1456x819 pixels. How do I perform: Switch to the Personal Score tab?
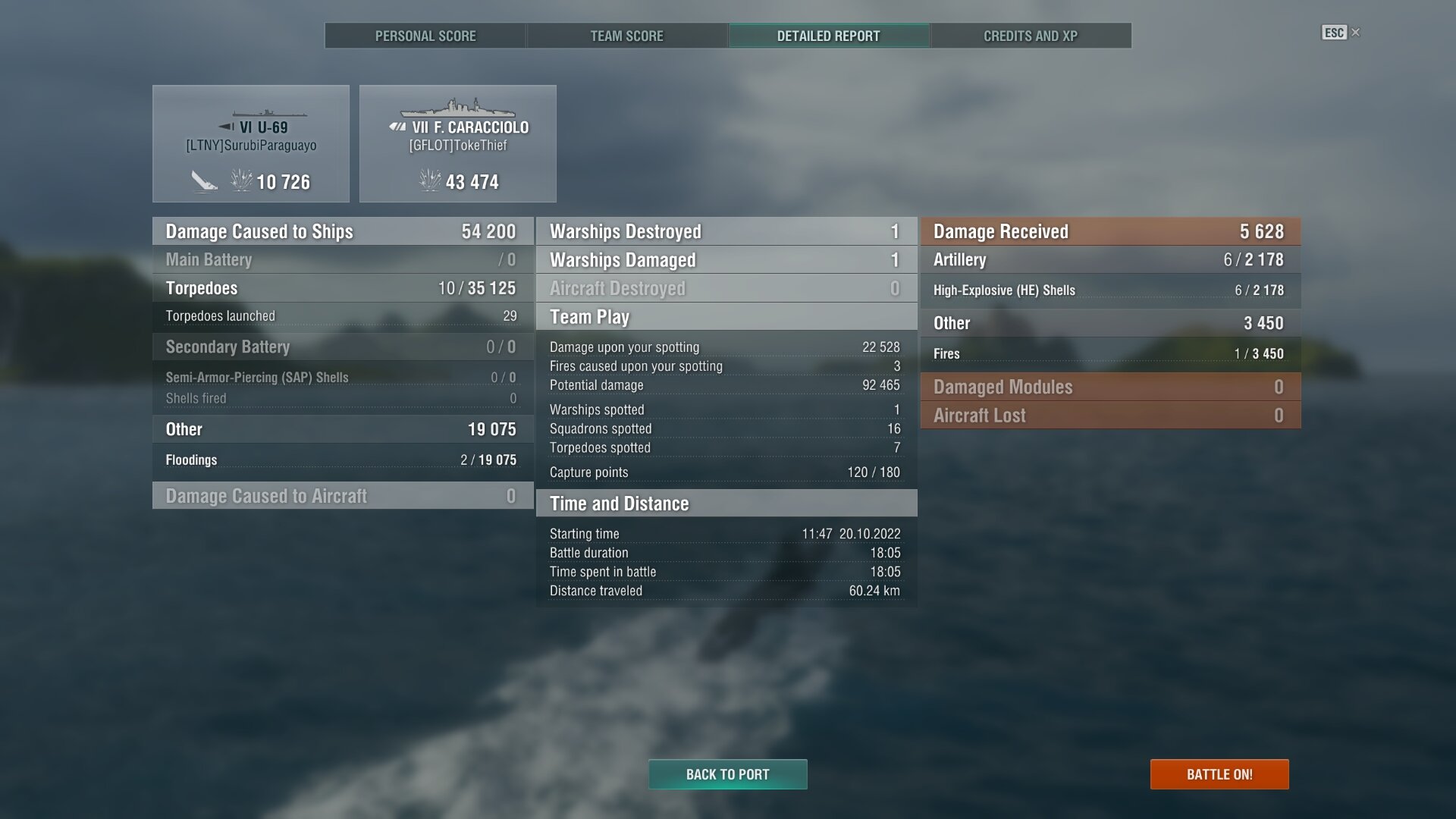point(425,36)
